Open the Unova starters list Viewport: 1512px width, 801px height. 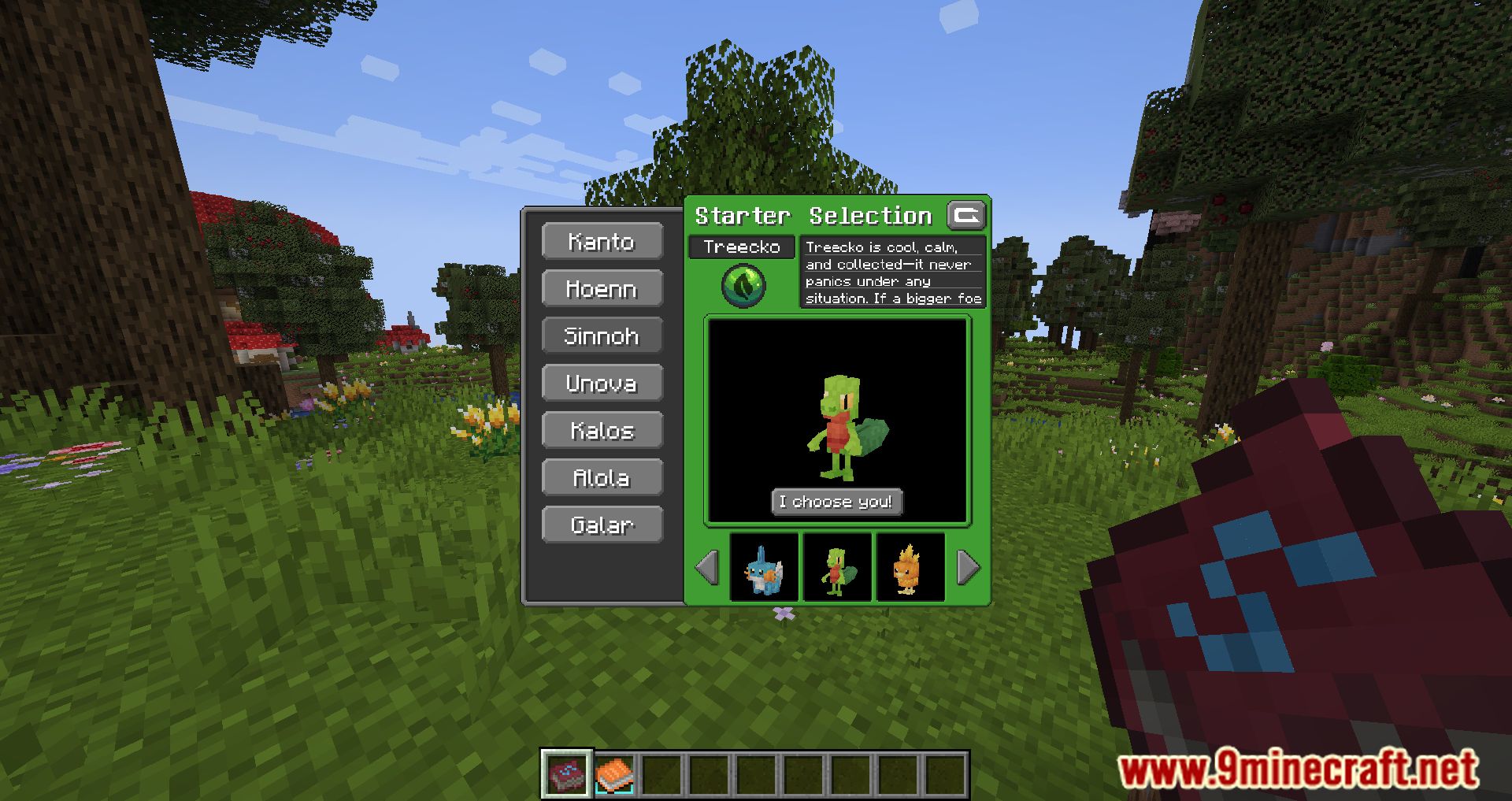coord(602,383)
